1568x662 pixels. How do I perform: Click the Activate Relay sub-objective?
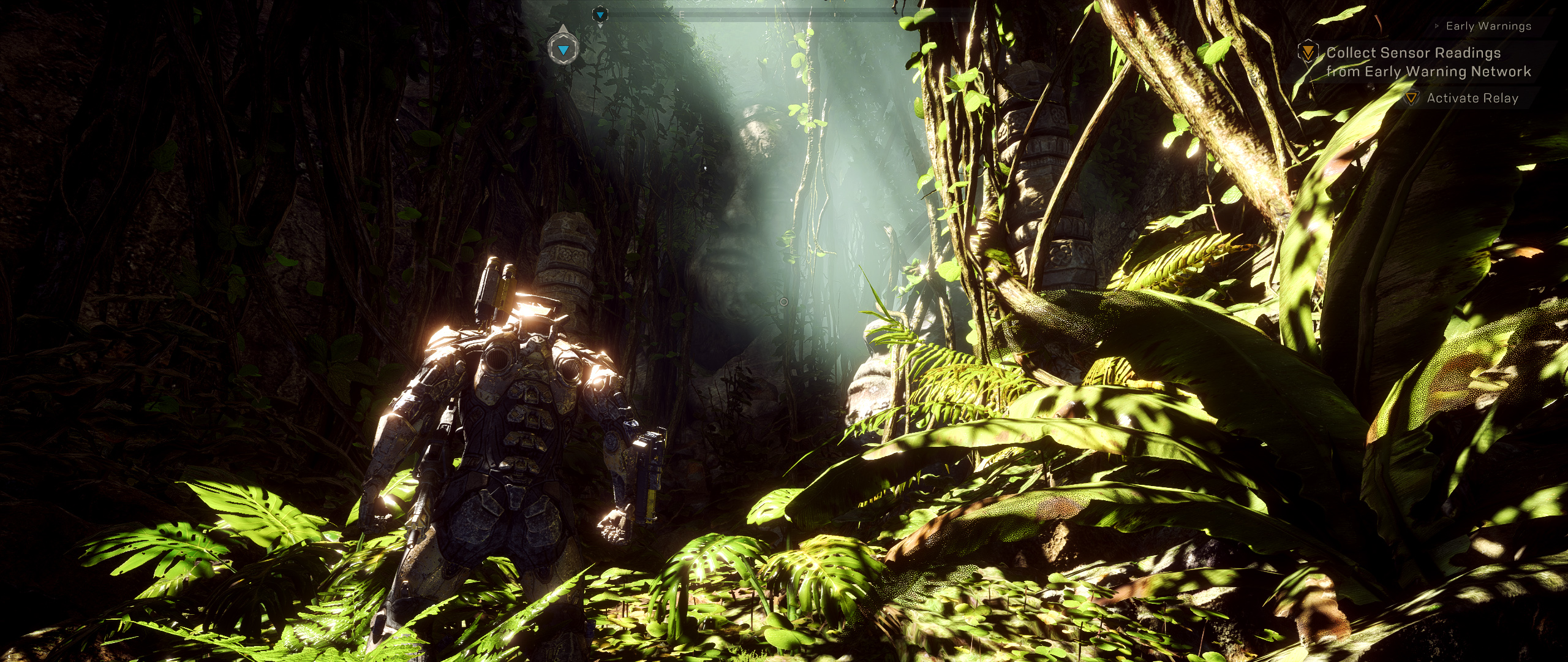point(1472,98)
